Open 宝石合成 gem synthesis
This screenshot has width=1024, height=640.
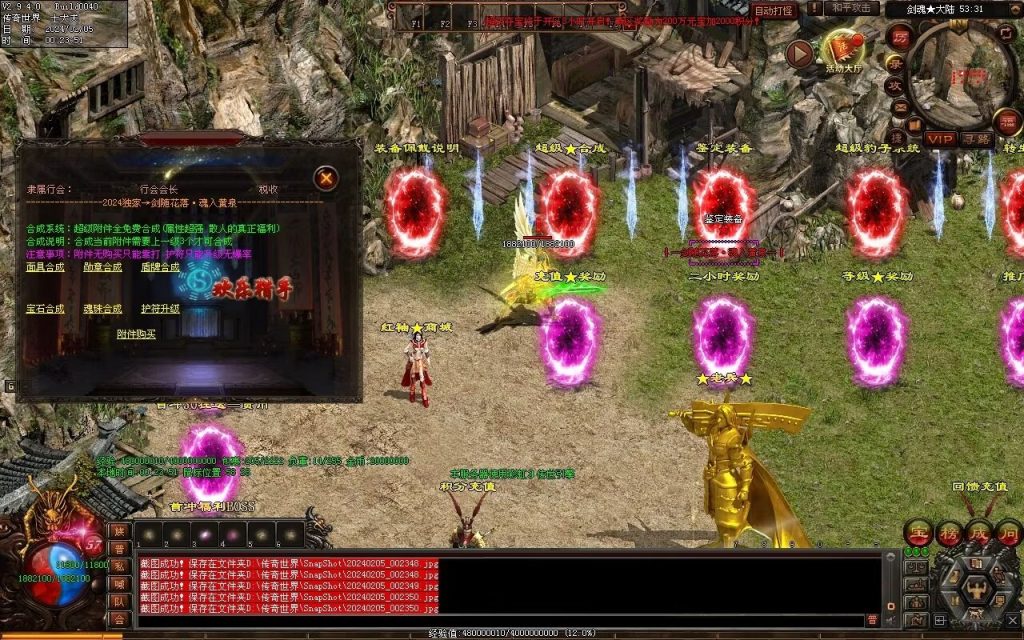pyautogui.click(x=45, y=309)
